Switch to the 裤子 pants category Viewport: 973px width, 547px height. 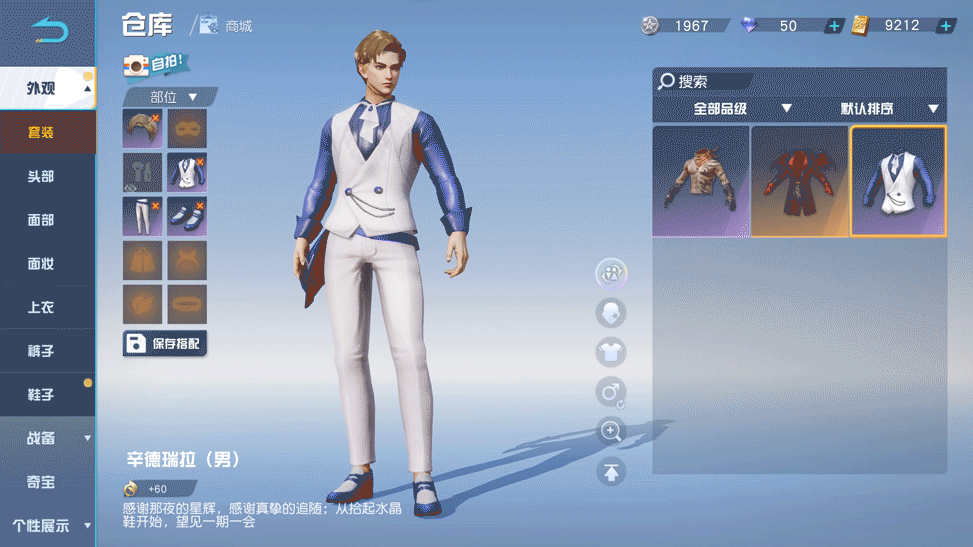[41, 351]
